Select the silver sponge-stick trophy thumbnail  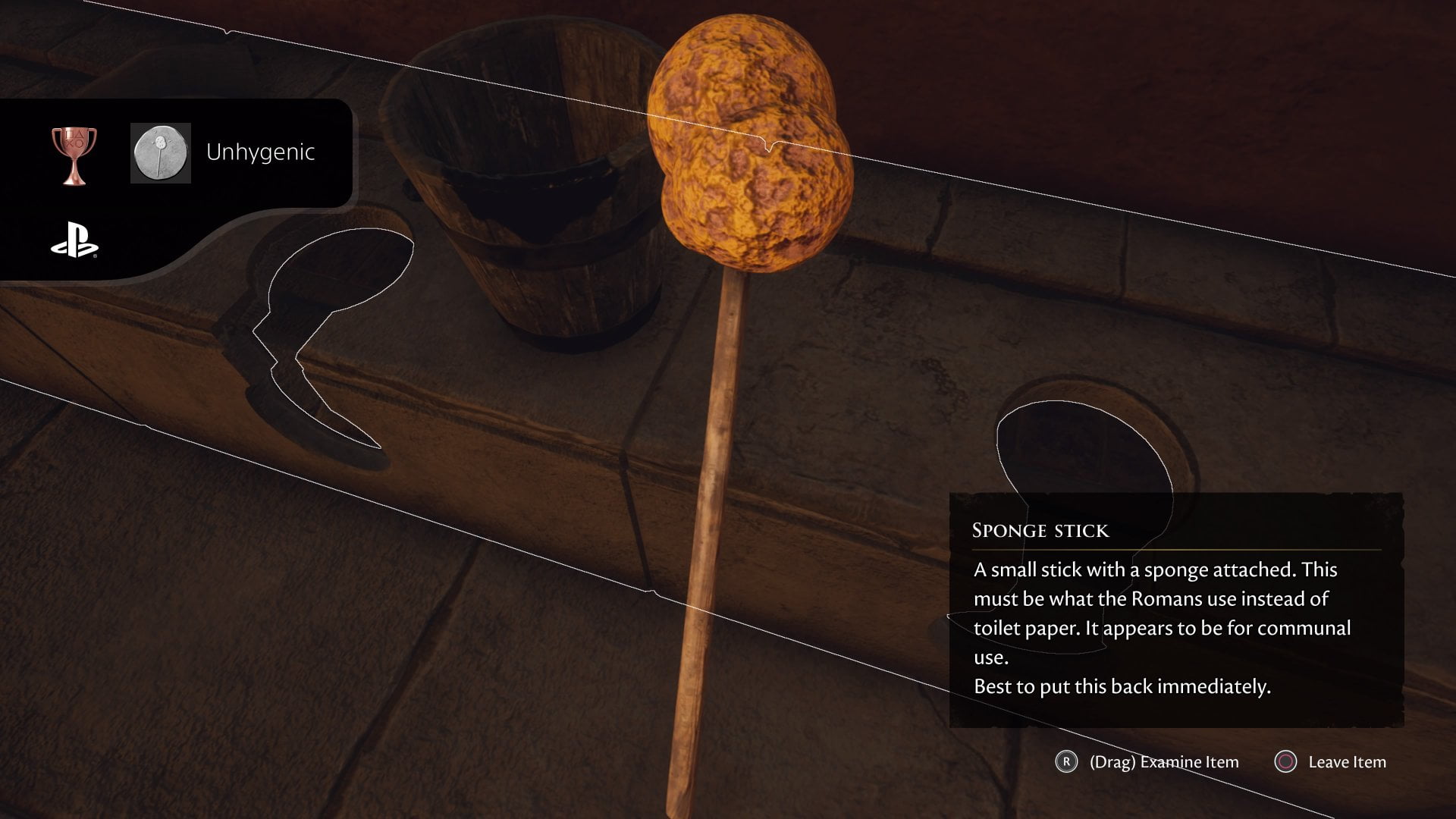(x=160, y=153)
